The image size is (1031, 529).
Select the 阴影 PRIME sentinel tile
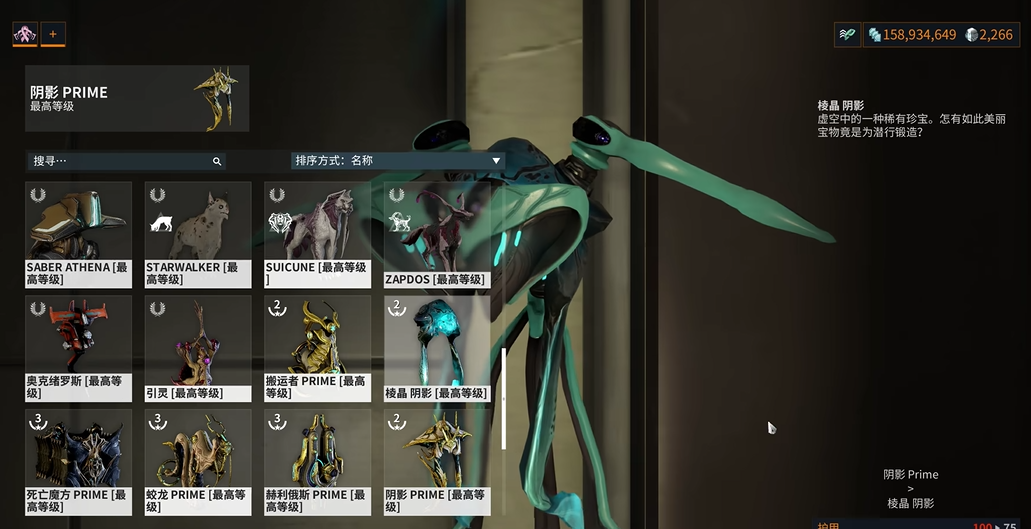click(437, 461)
